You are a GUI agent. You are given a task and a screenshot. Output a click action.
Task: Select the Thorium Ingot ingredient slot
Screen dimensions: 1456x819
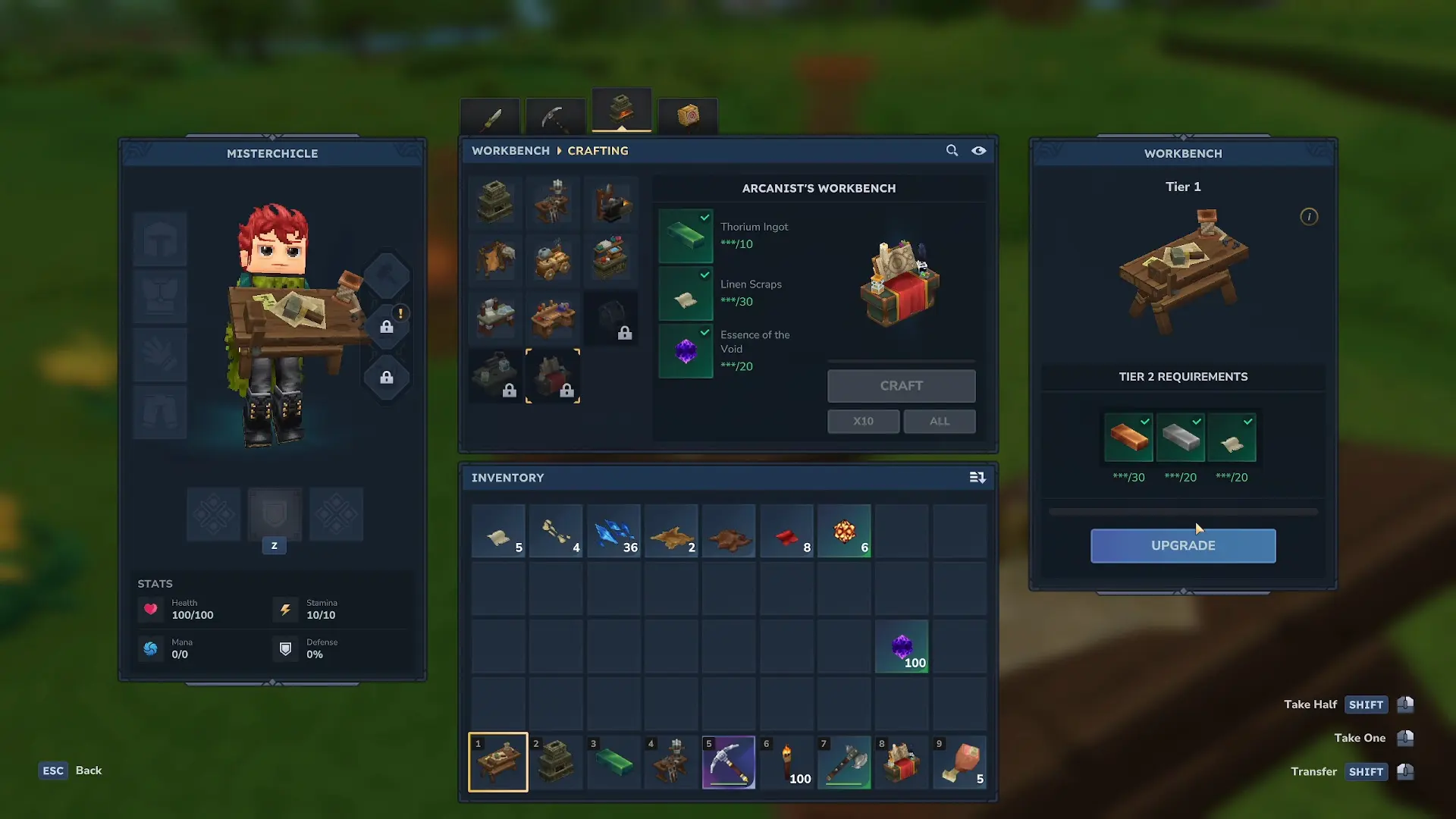[686, 236]
